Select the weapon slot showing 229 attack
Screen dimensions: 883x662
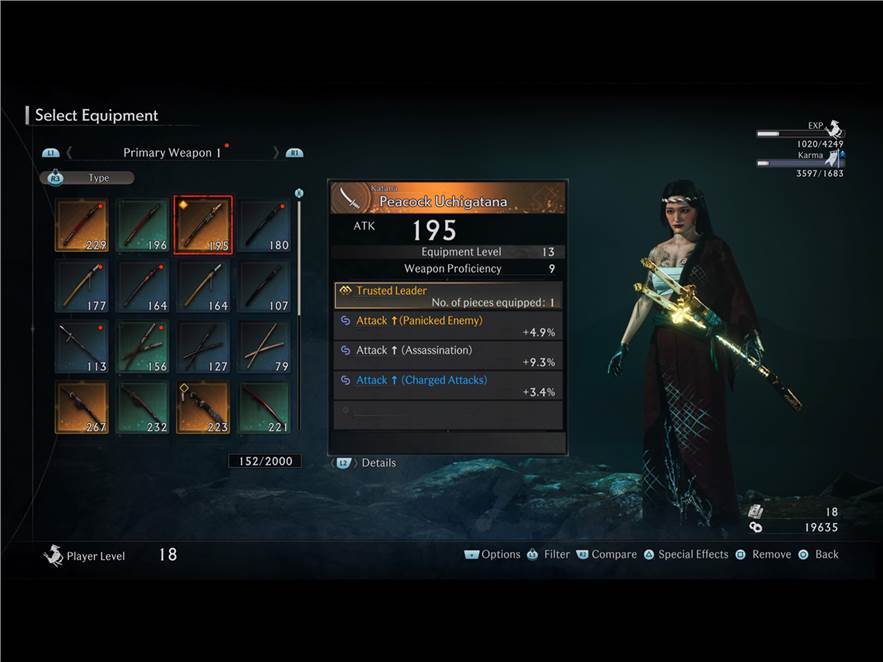click(x=82, y=225)
